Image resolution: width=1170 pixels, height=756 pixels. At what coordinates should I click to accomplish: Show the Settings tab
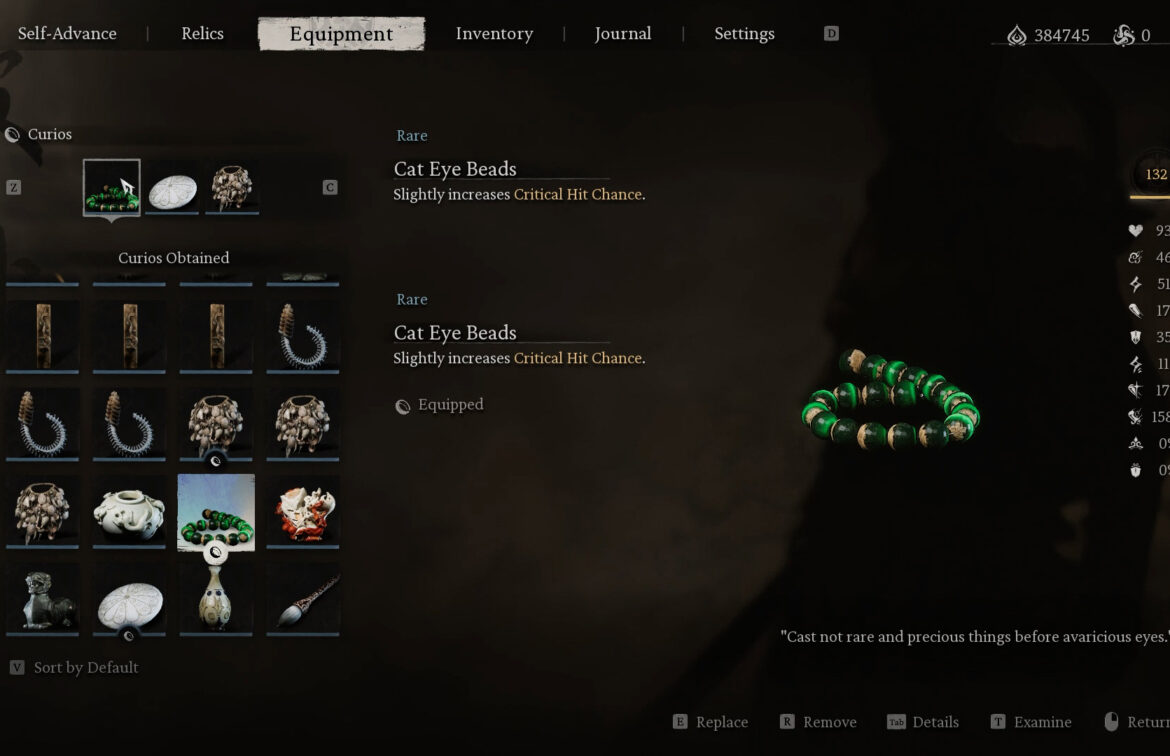coord(744,34)
